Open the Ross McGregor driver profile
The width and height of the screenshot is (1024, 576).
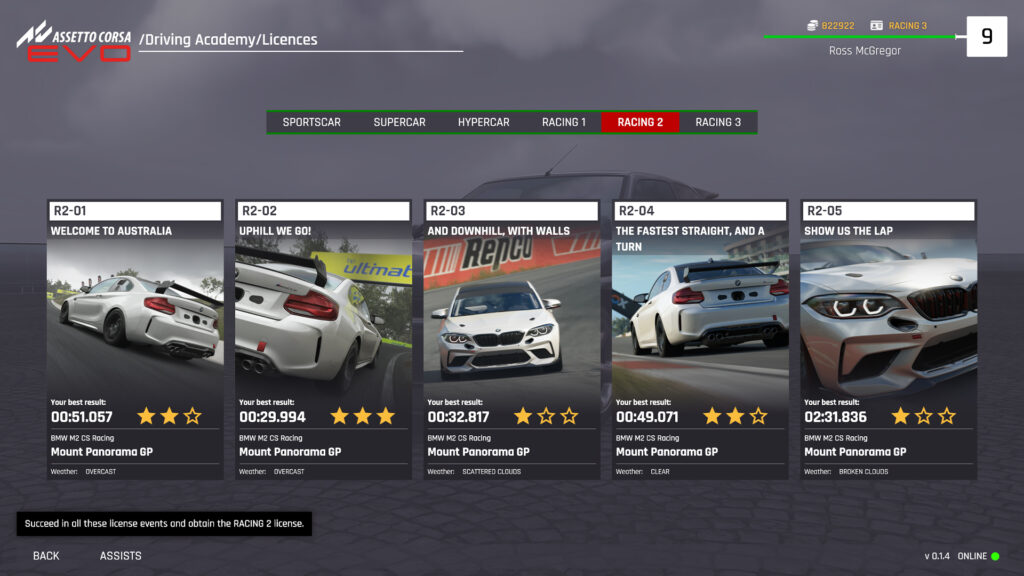click(865, 51)
